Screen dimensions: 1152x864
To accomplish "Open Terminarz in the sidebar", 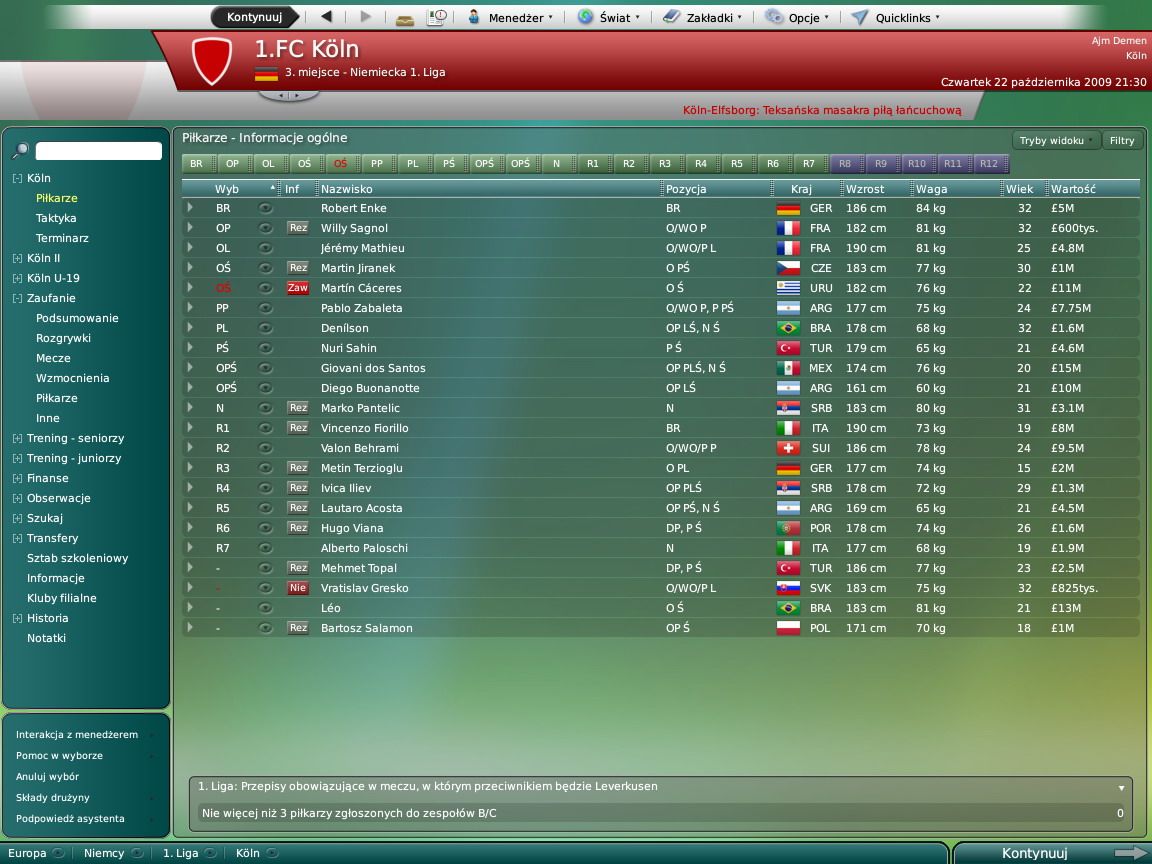I will coord(62,238).
